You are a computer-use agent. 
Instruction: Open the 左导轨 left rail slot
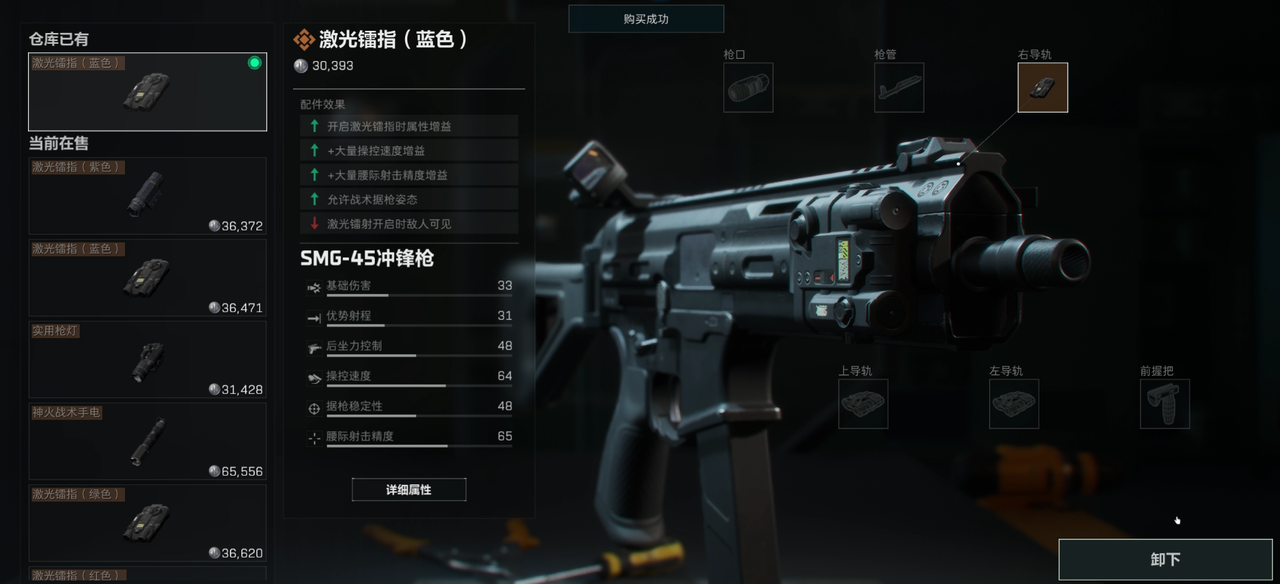tap(1014, 404)
